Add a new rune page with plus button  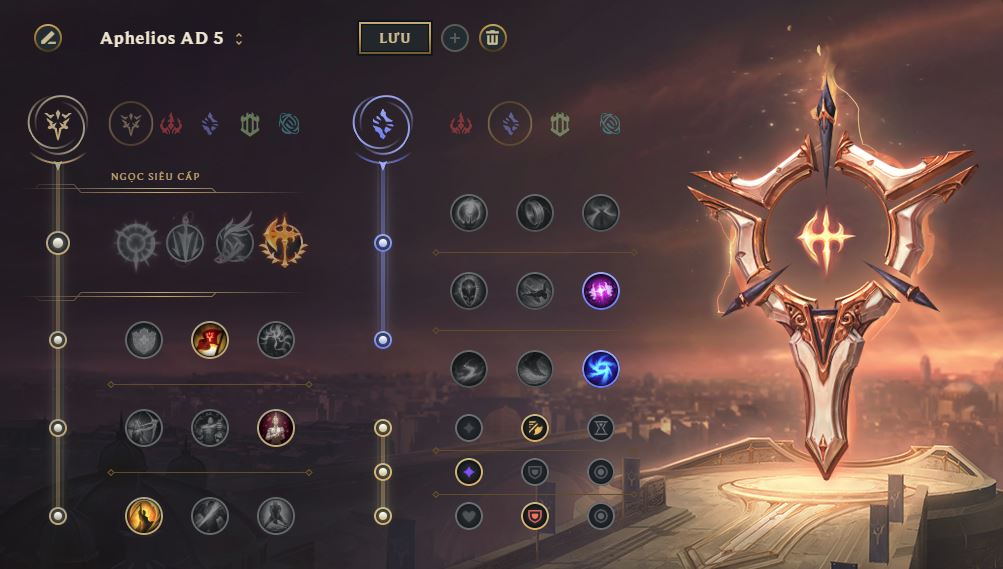coord(455,38)
